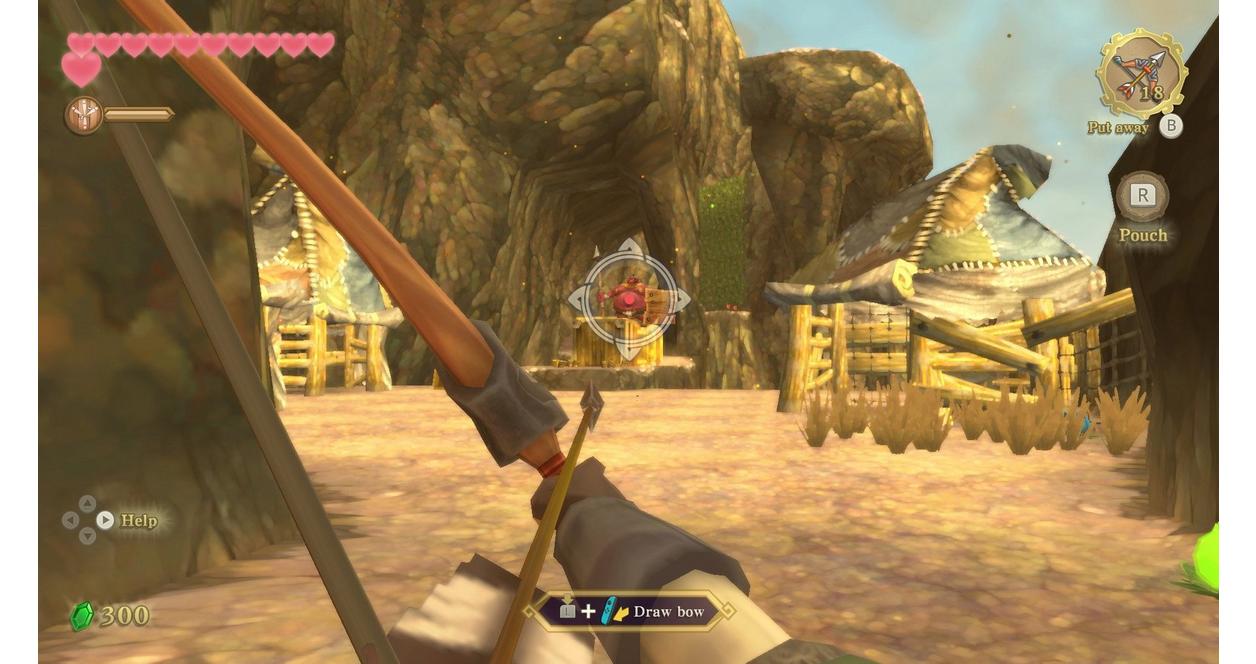This screenshot has height=664, width=1256.
Task: Click the wooden shield icon
Action: click(x=83, y=115)
